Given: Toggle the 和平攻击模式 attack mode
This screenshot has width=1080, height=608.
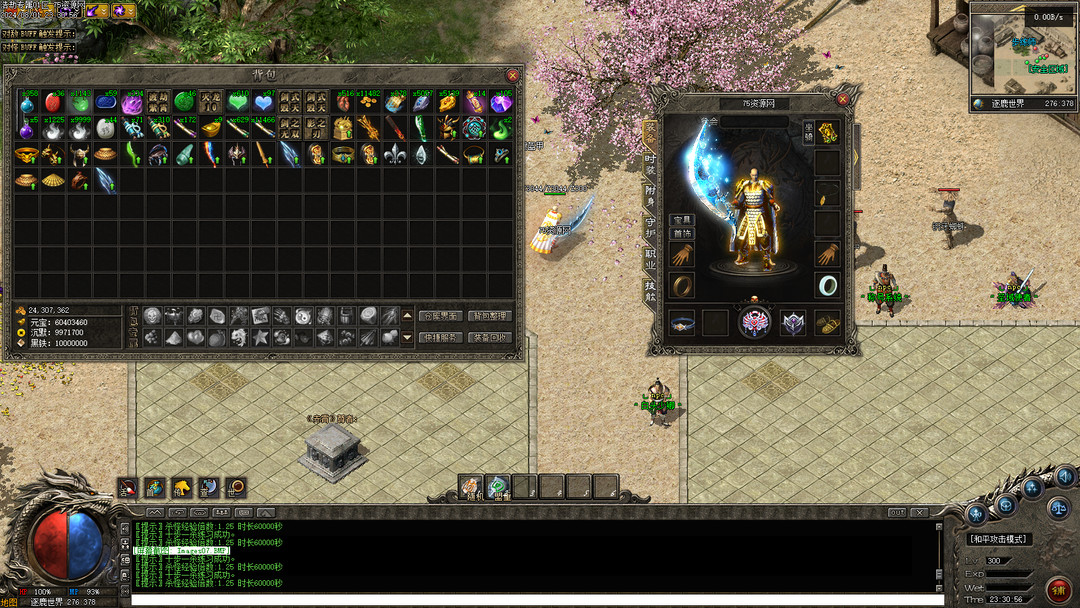Looking at the screenshot, I should 1000,539.
